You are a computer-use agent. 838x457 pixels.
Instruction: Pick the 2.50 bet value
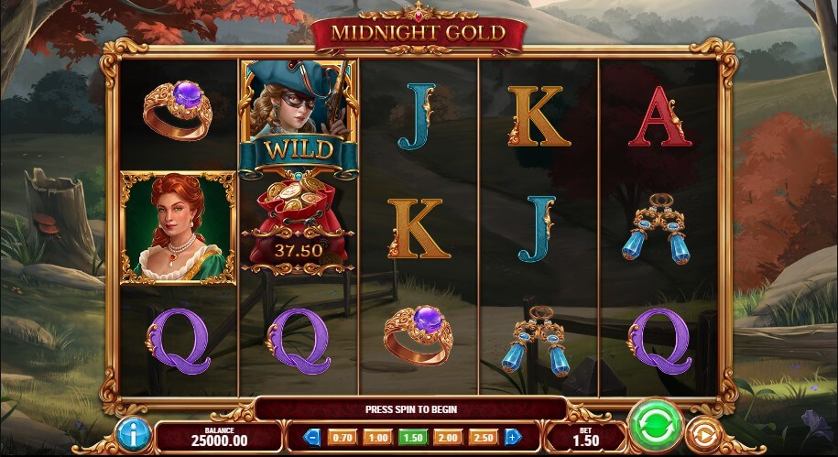pyautogui.click(x=483, y=437)
